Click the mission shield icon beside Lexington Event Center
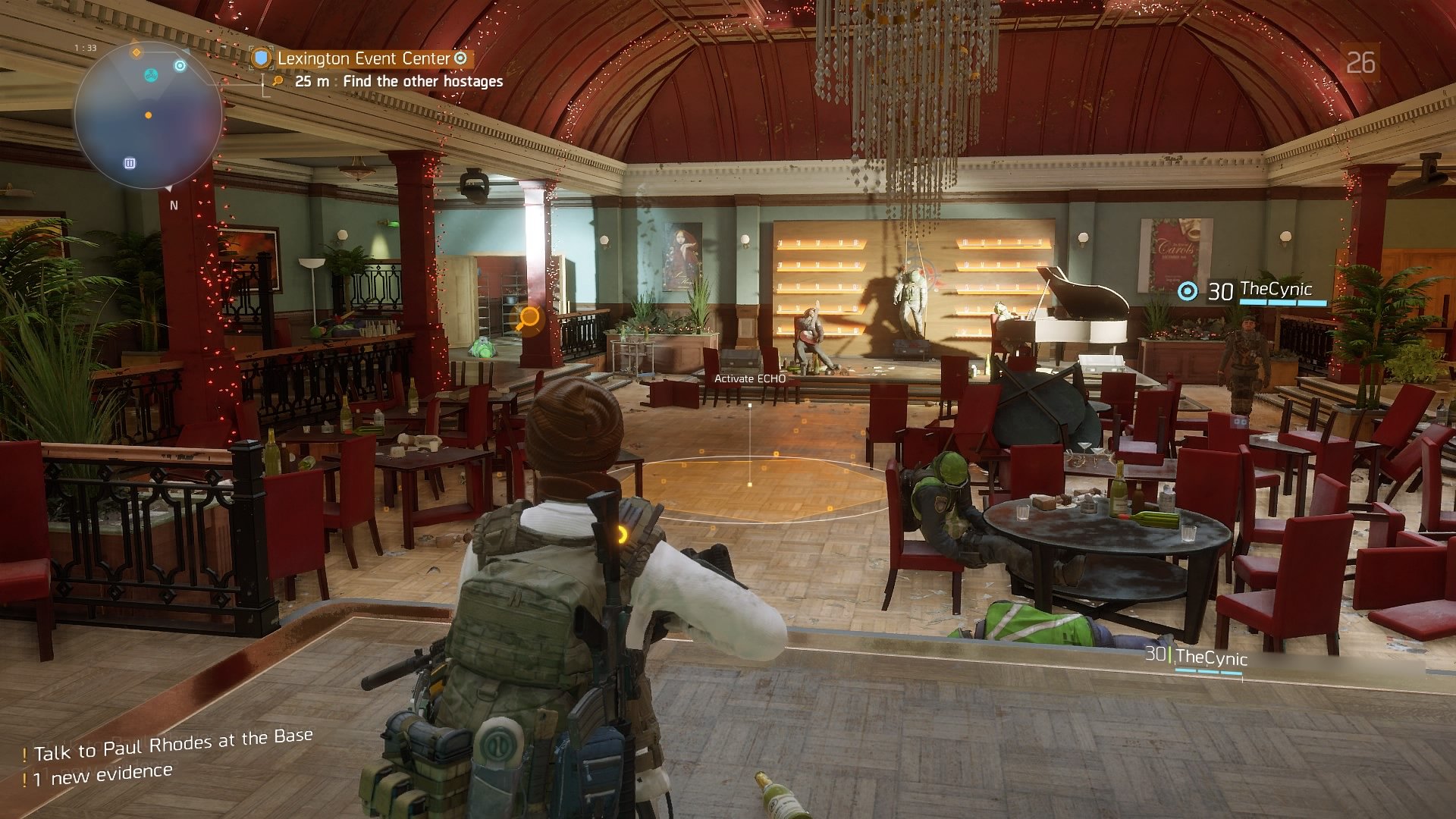 pyautogui.click(x=262, y=58)
